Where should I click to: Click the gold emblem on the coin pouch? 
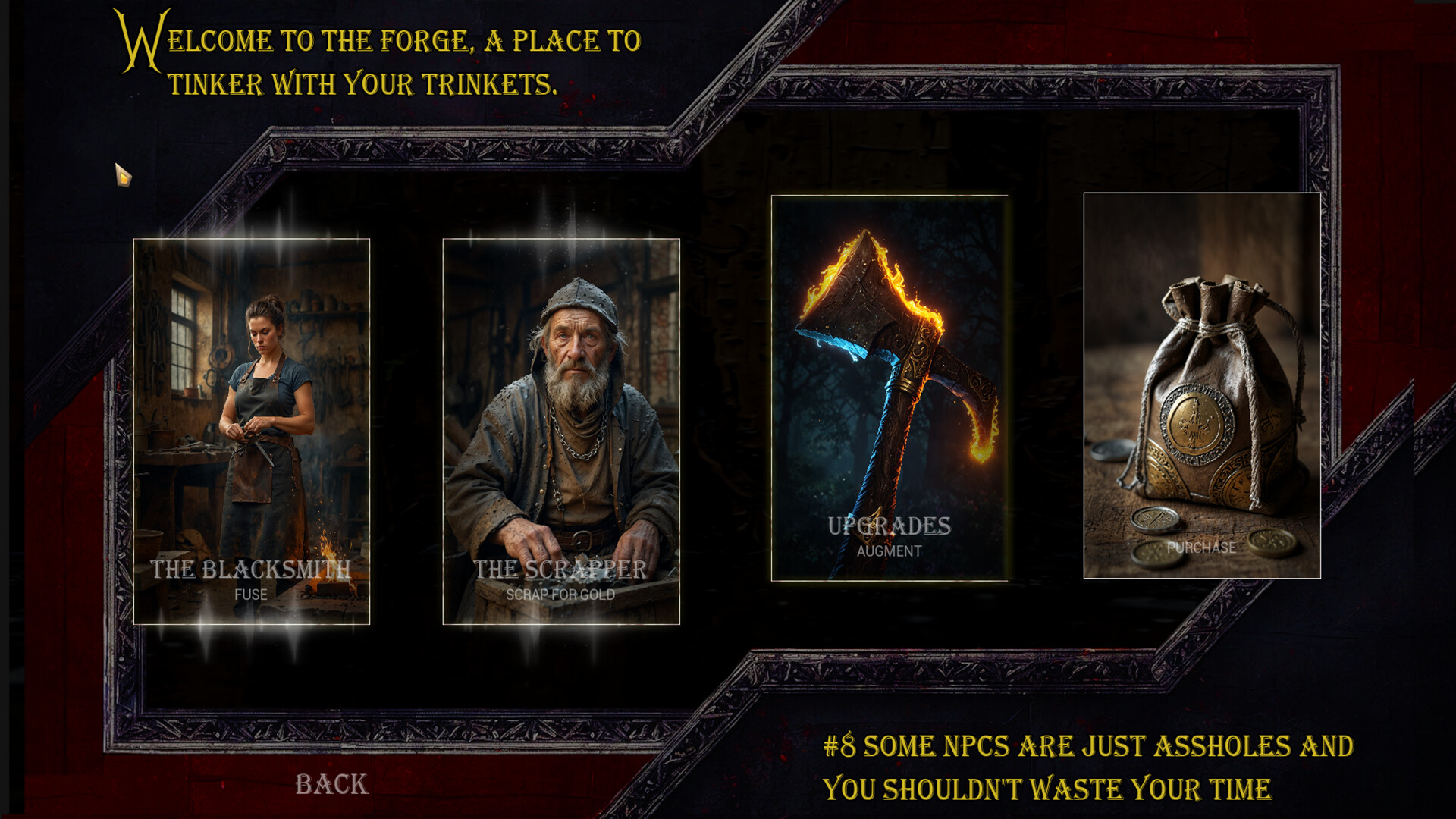tap(1197, 425)
